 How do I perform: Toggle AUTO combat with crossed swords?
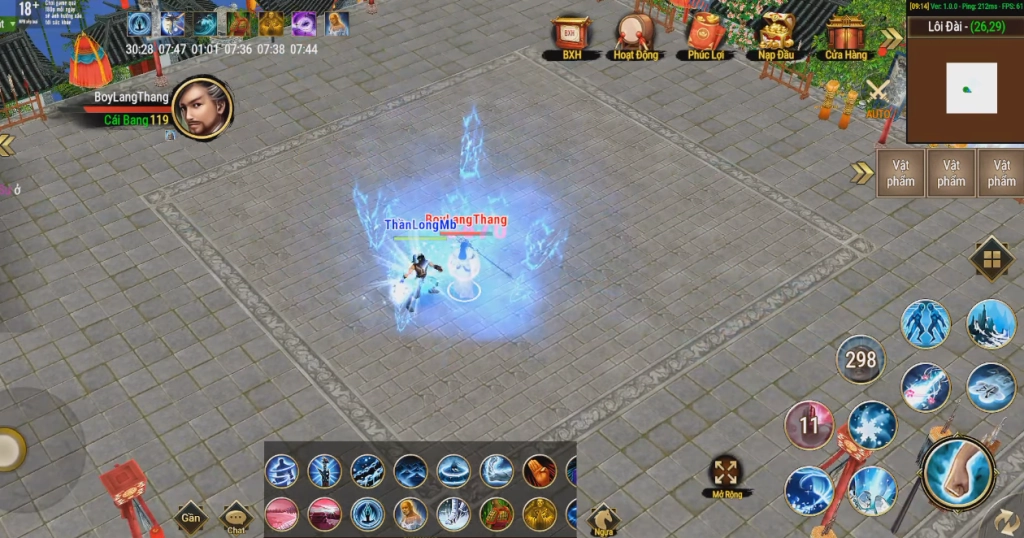pyautogui.click(x=878, y=97)
